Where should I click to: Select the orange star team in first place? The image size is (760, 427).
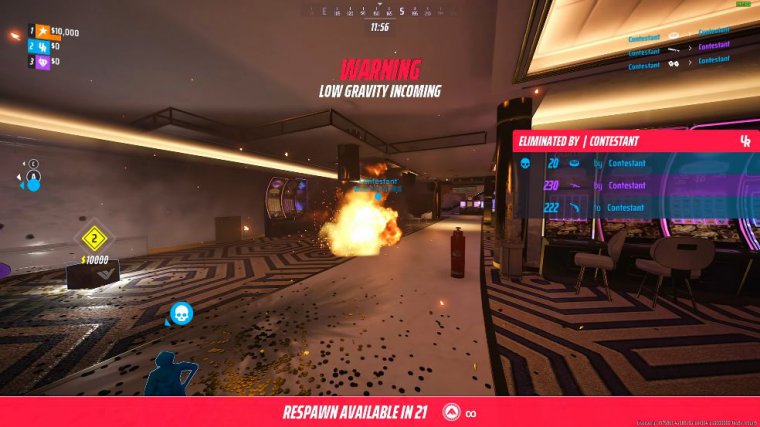coord(45,32)
